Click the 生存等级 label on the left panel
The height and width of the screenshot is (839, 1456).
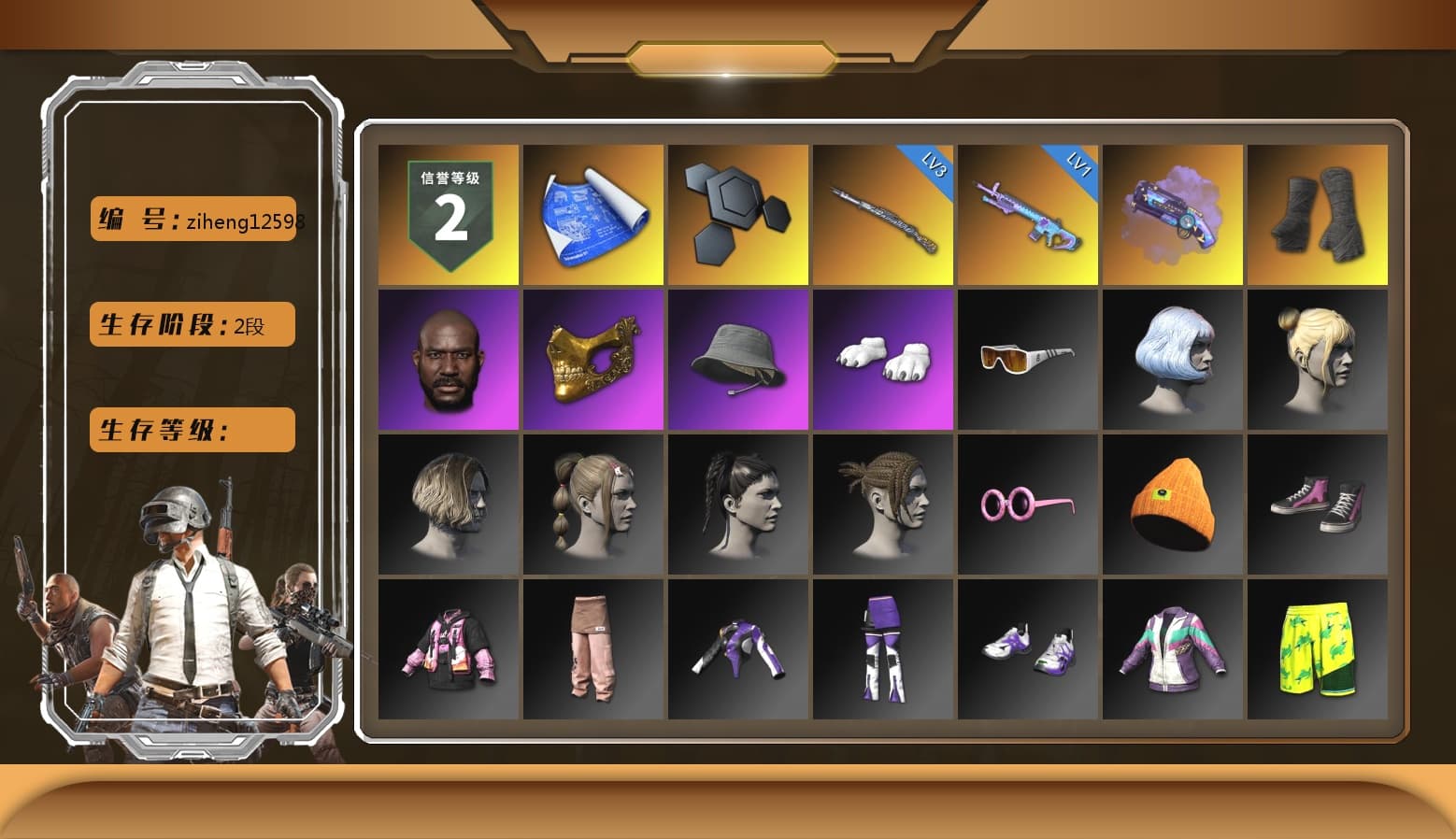pos(192,430)
